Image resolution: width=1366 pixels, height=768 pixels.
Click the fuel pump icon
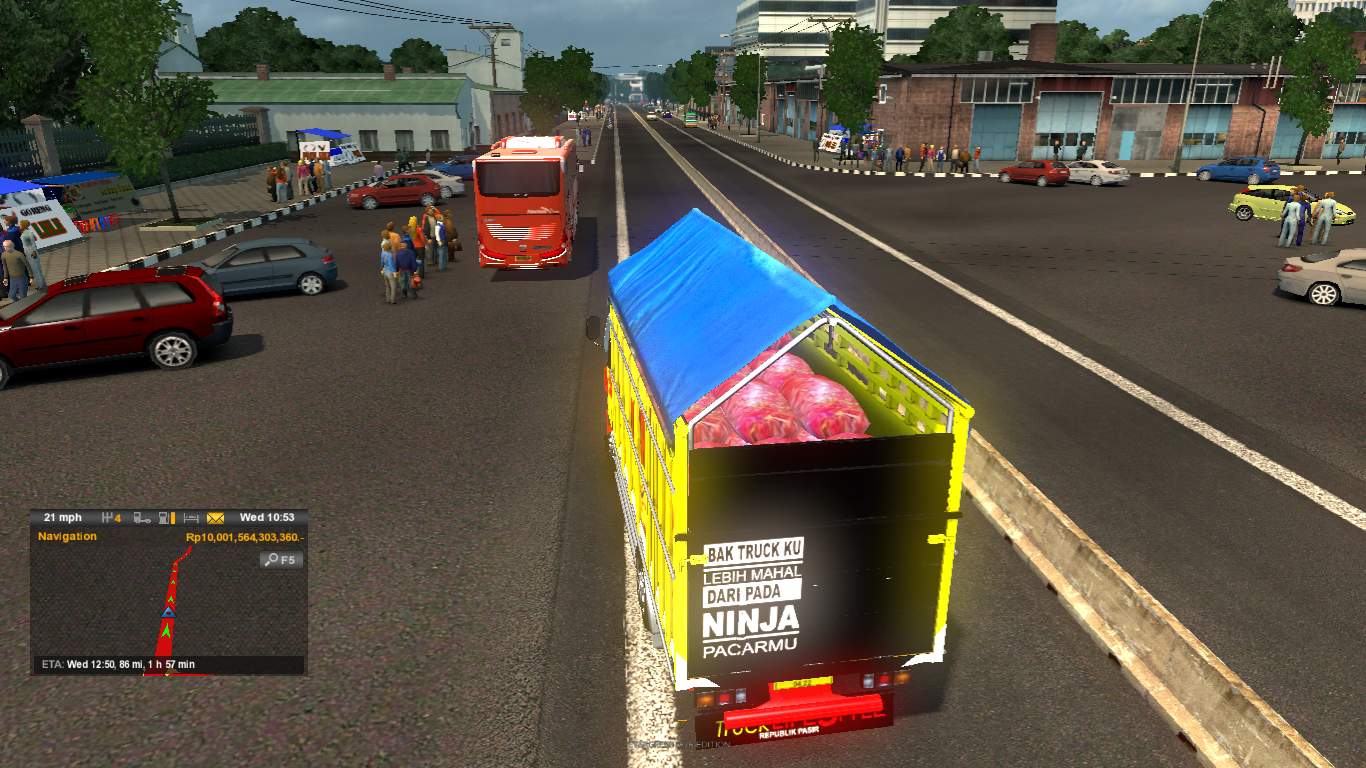[x=164, y=517]
